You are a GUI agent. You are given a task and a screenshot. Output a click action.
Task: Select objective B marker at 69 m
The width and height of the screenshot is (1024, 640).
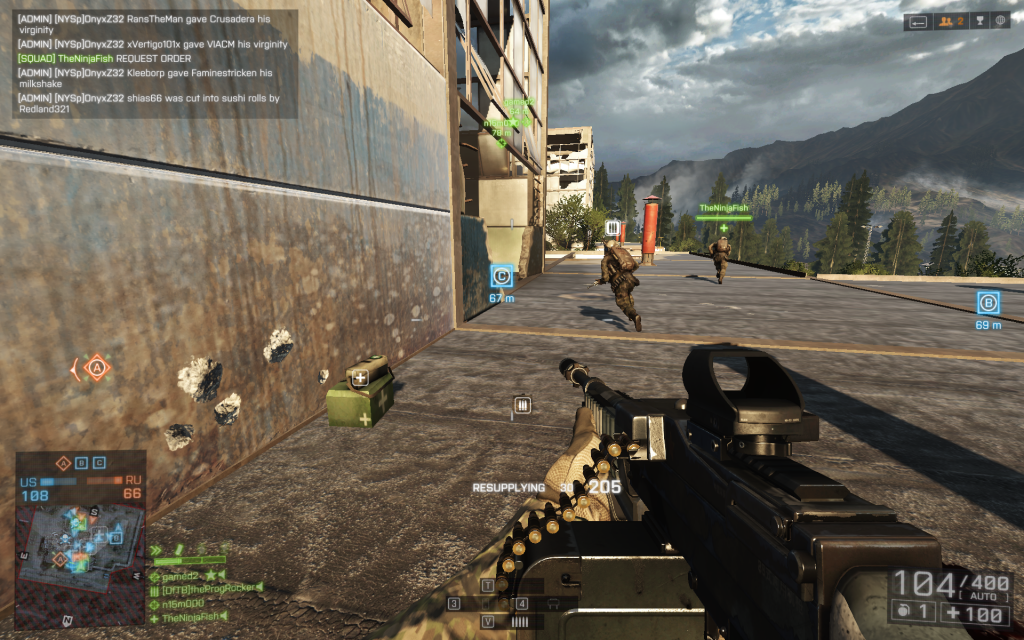[988, 302]
